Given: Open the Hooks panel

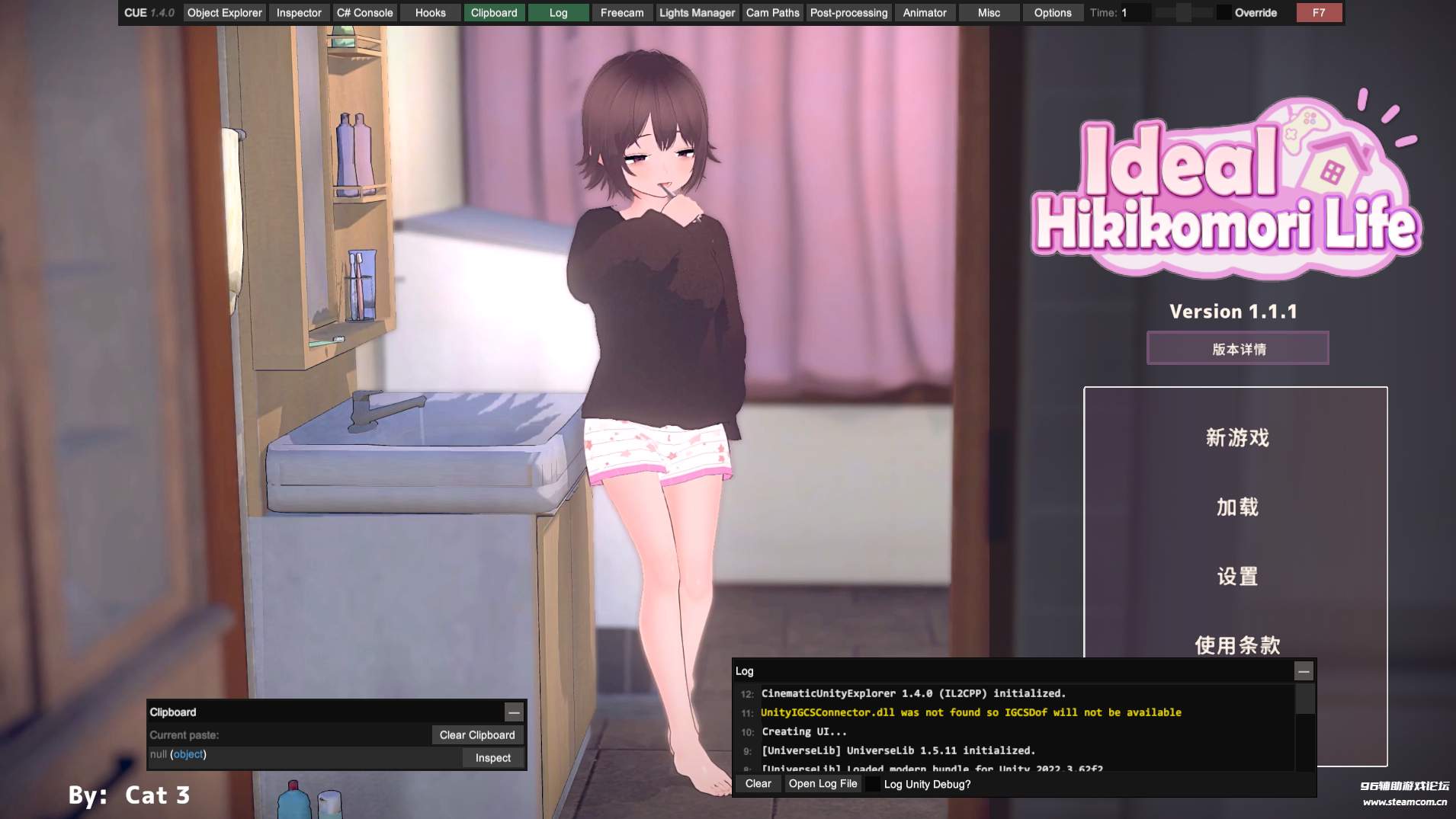Looking at the screenshot, I should tap(430, 12).
